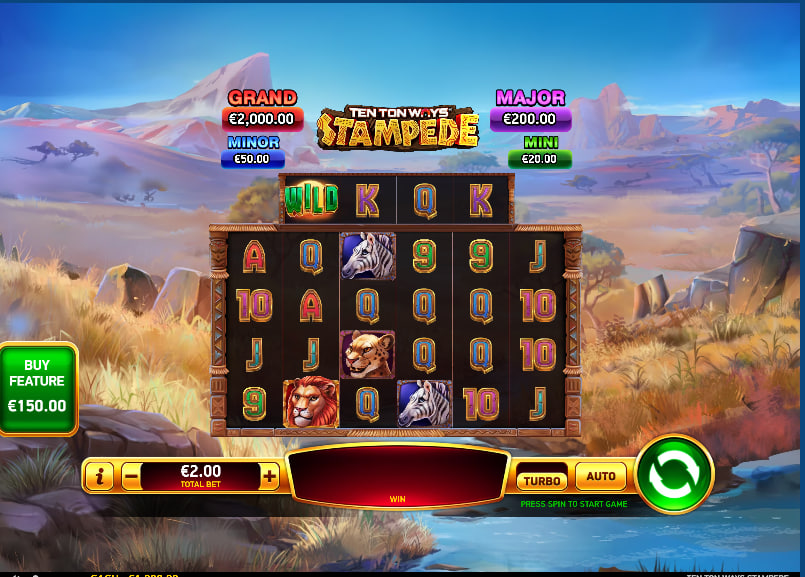805x577 pixels.
Task: Increase total bet with the plus button
Action: point(269,477)
